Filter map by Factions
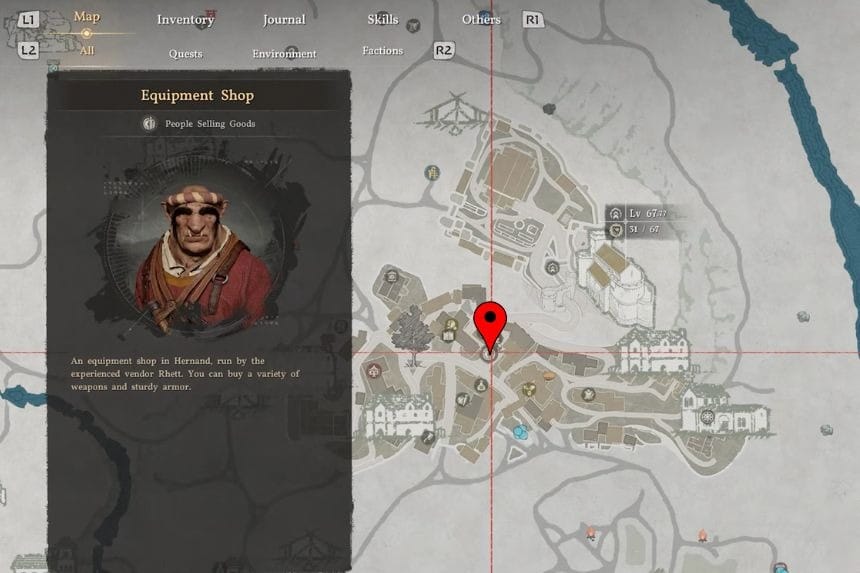This screenshot has height=573, width=860. tap(382, 51)
